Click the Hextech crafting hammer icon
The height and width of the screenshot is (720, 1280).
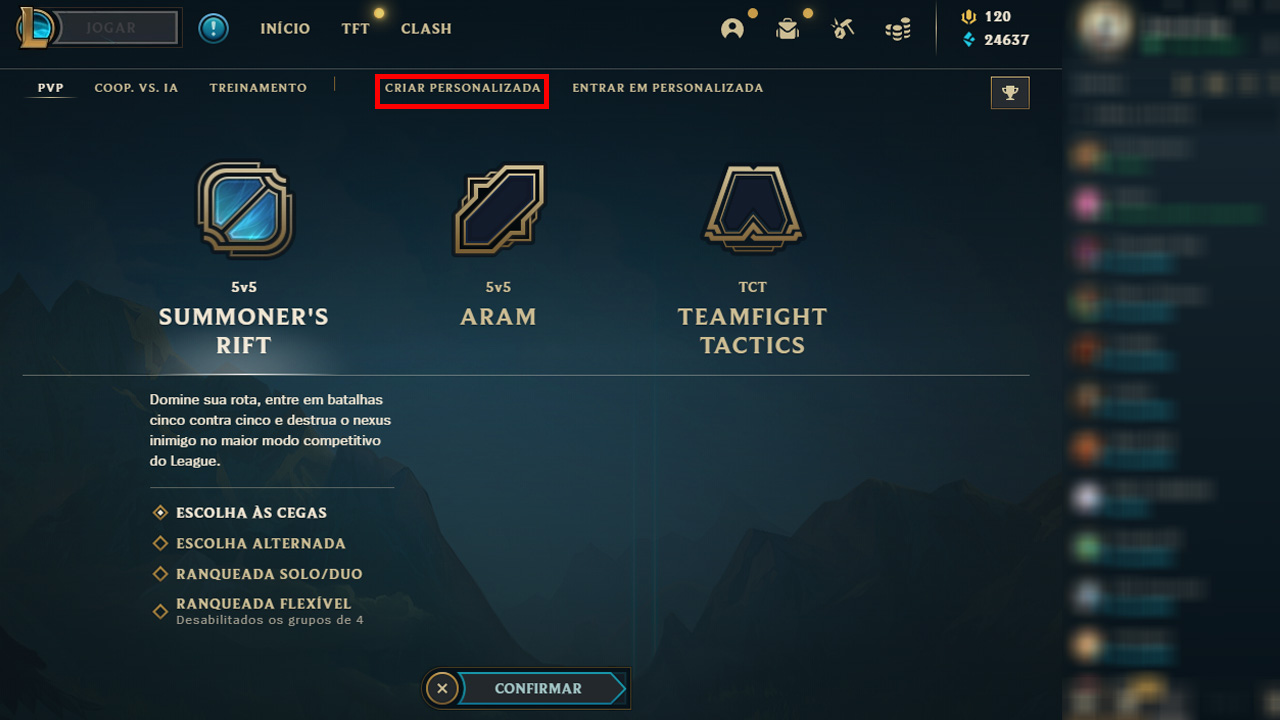[x=842, y=28]
